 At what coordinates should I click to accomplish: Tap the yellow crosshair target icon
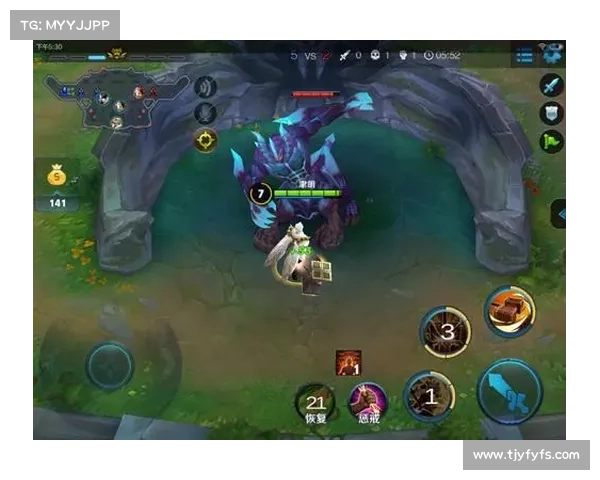pyautogui.click(x=206, y=140)
